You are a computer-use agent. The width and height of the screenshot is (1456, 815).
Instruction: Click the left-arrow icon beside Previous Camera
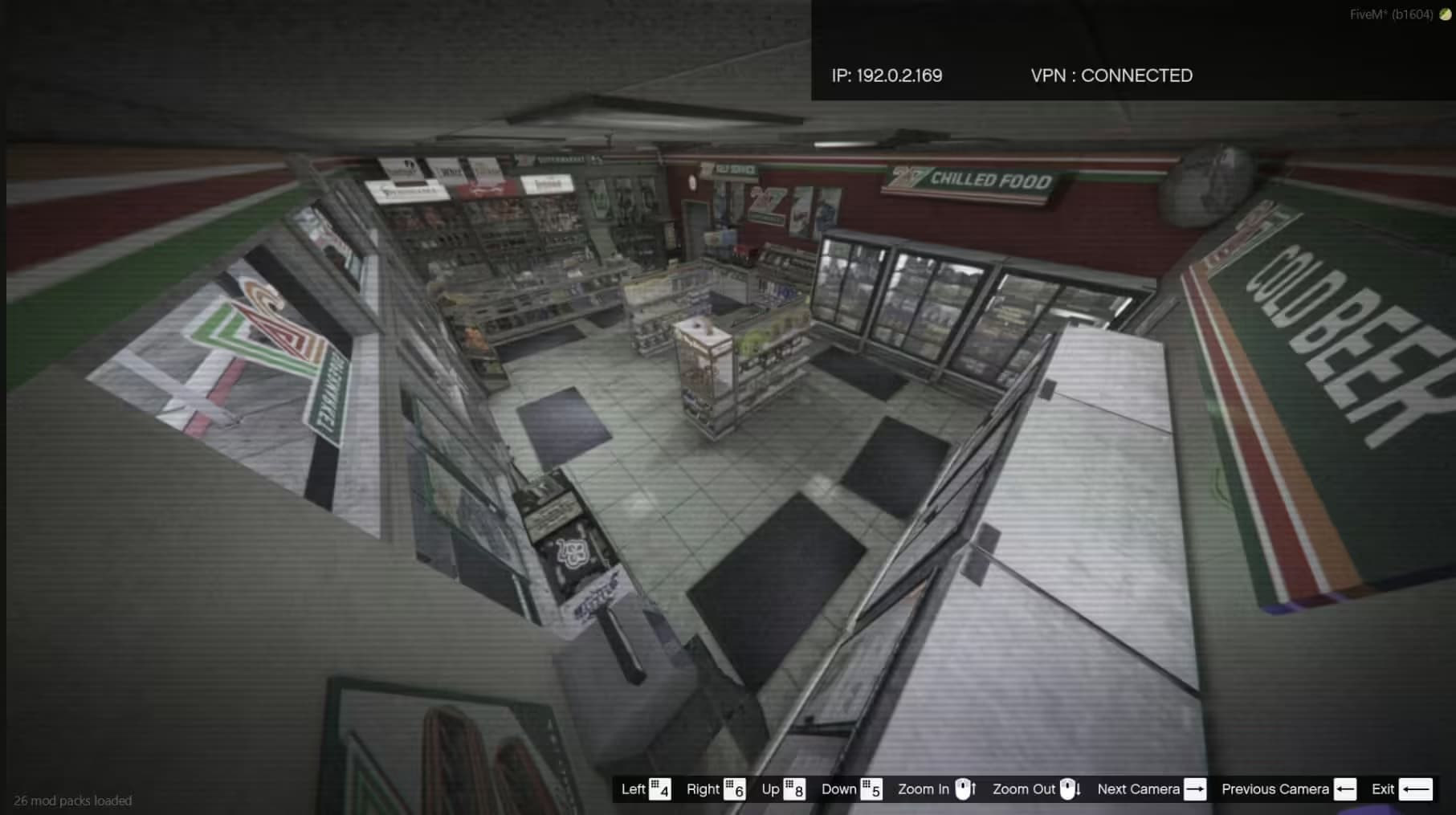[1346, 789]
